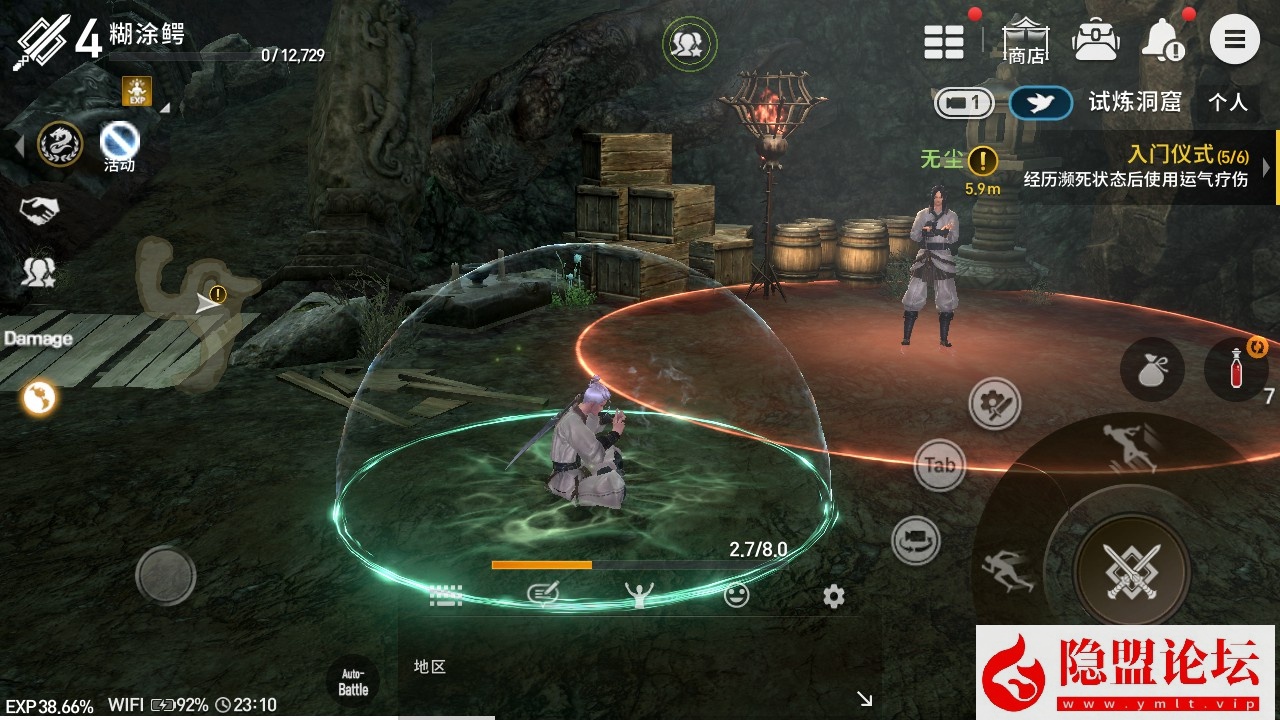Open the emoji emote button

pos(736,596)
